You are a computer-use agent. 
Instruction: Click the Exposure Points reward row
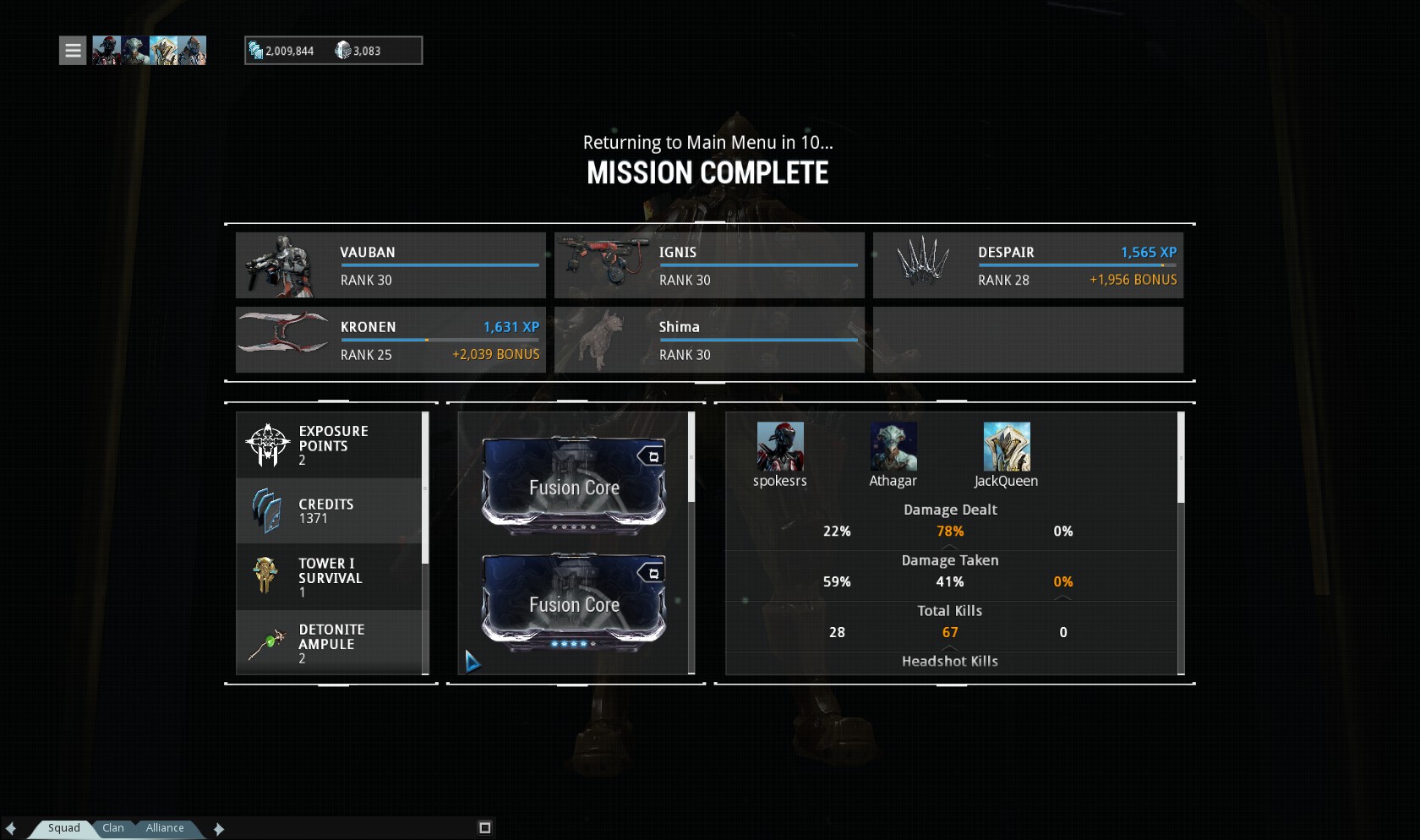tap(329, 445)
